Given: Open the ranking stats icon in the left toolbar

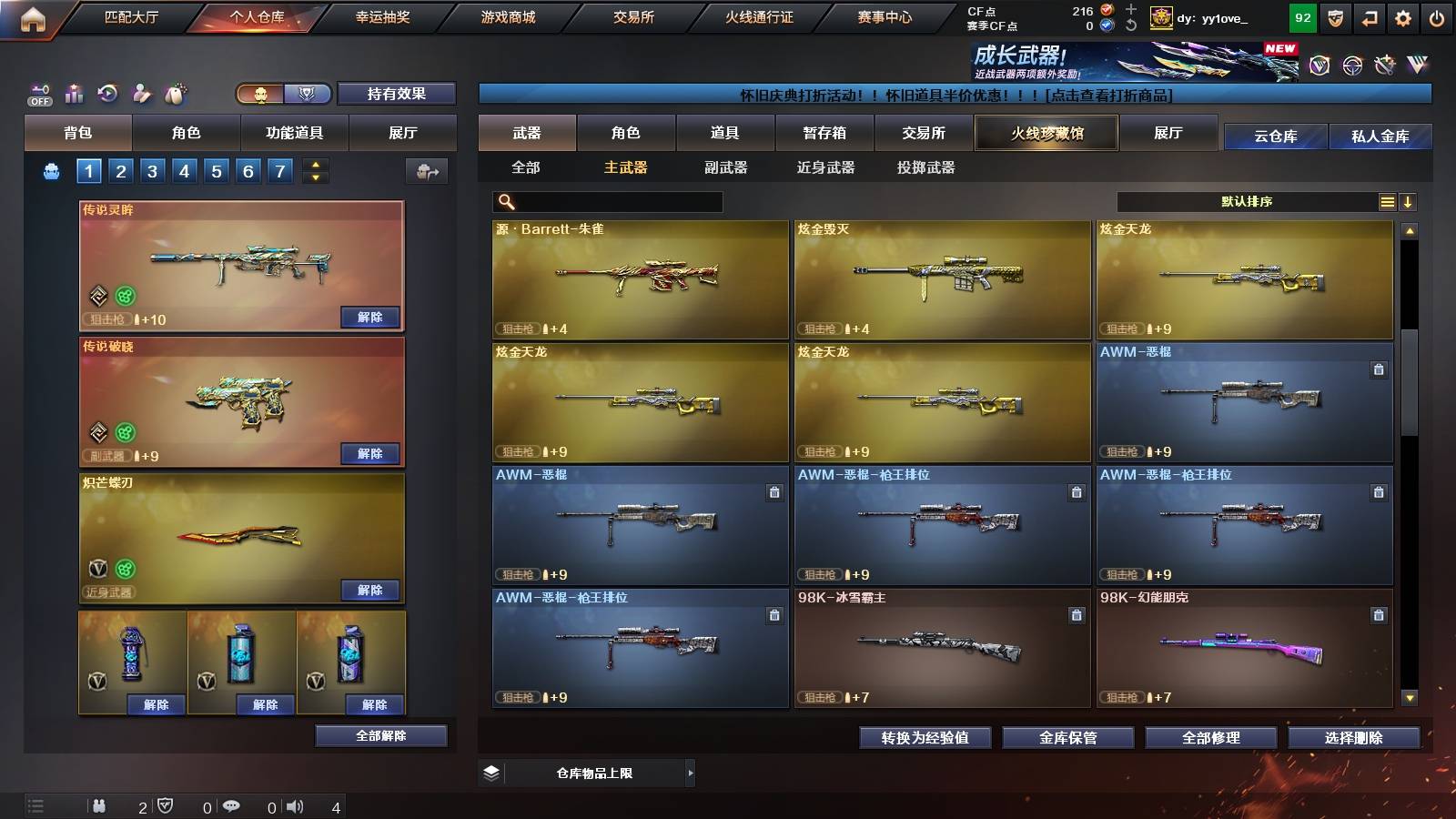Looking at the screenshot, I should click(x=75, y=91).
